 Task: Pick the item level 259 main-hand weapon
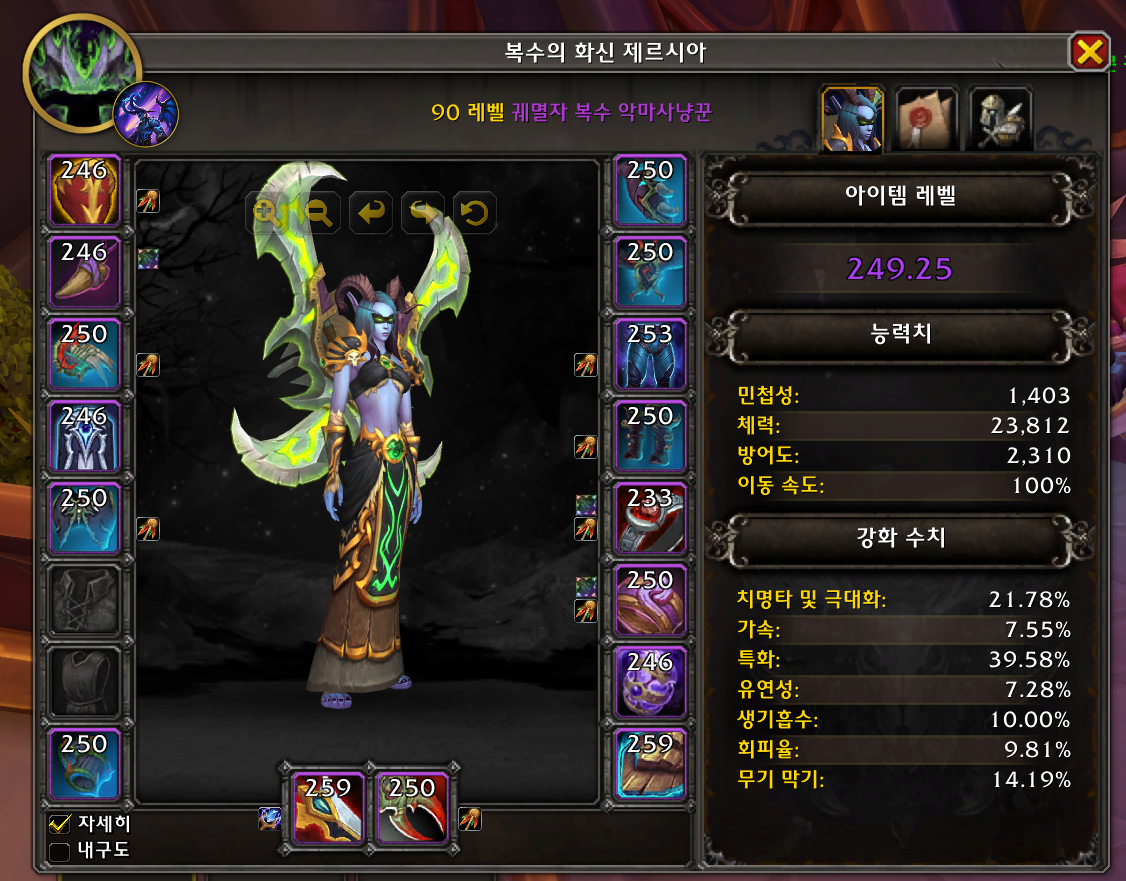[x=329, y=808]
